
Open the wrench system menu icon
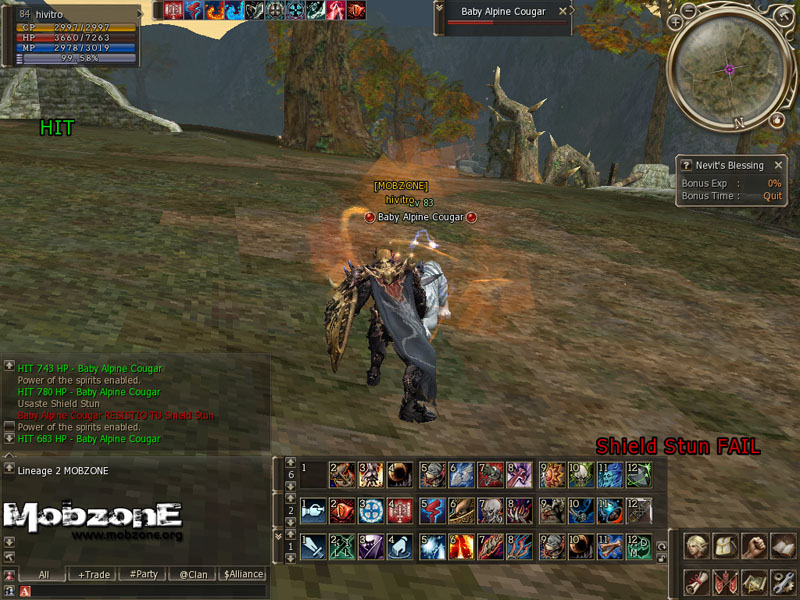tap(782, 580)
